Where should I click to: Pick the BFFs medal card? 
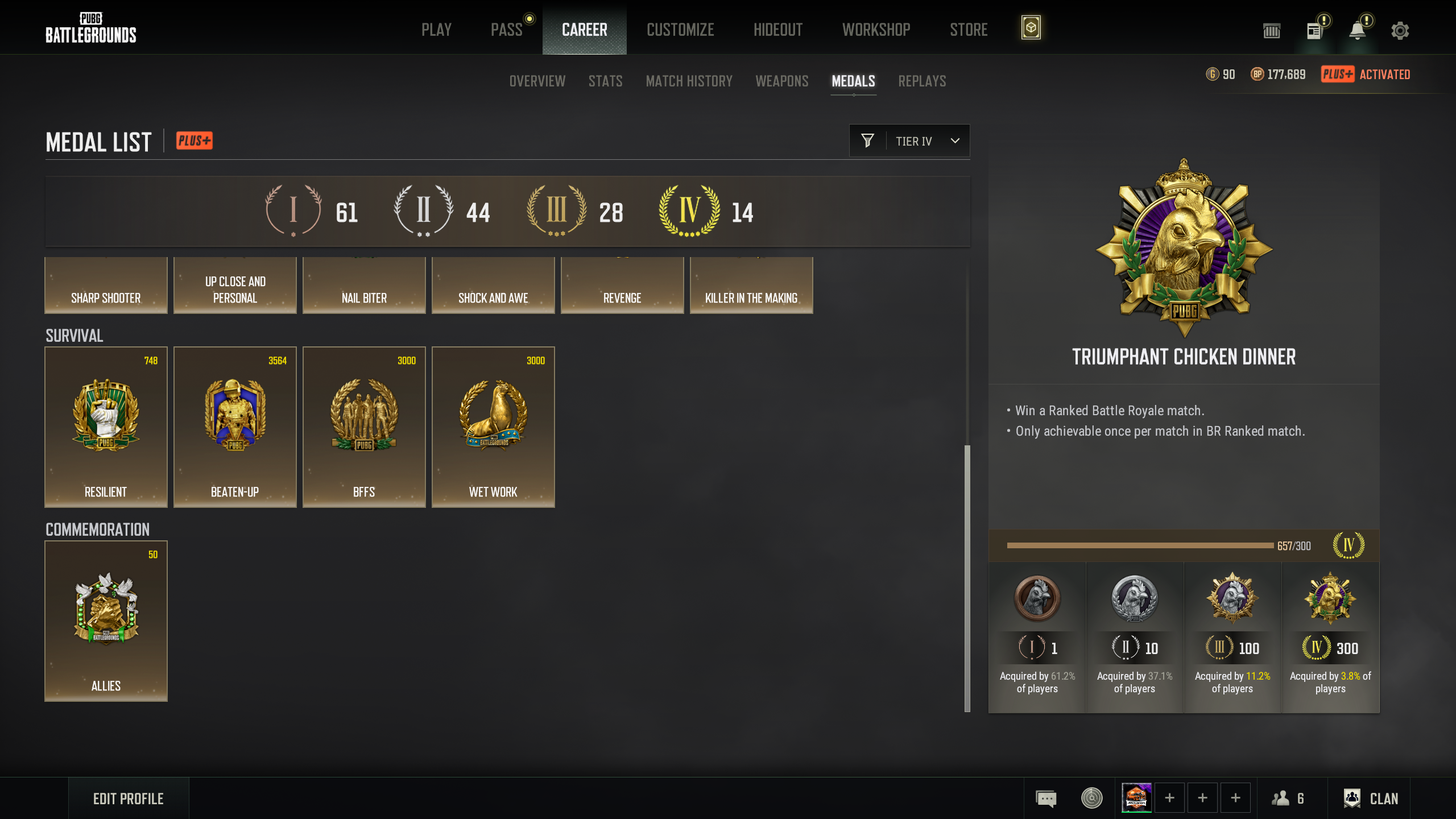364,427
